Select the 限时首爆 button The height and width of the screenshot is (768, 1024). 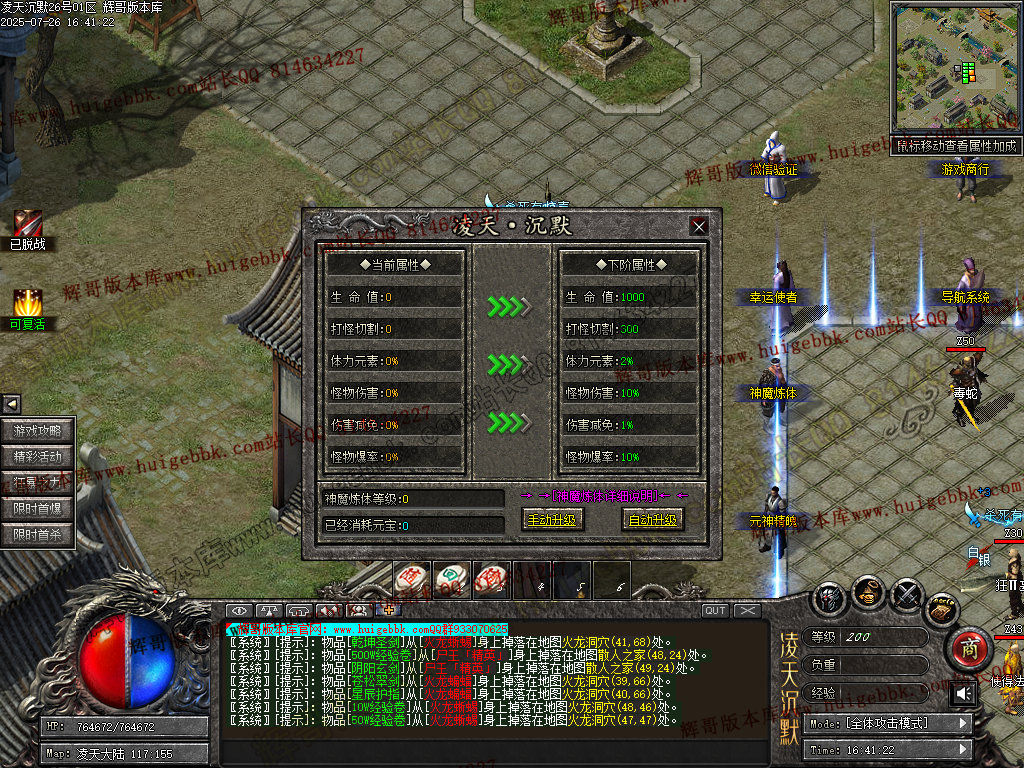pos(38,509)
